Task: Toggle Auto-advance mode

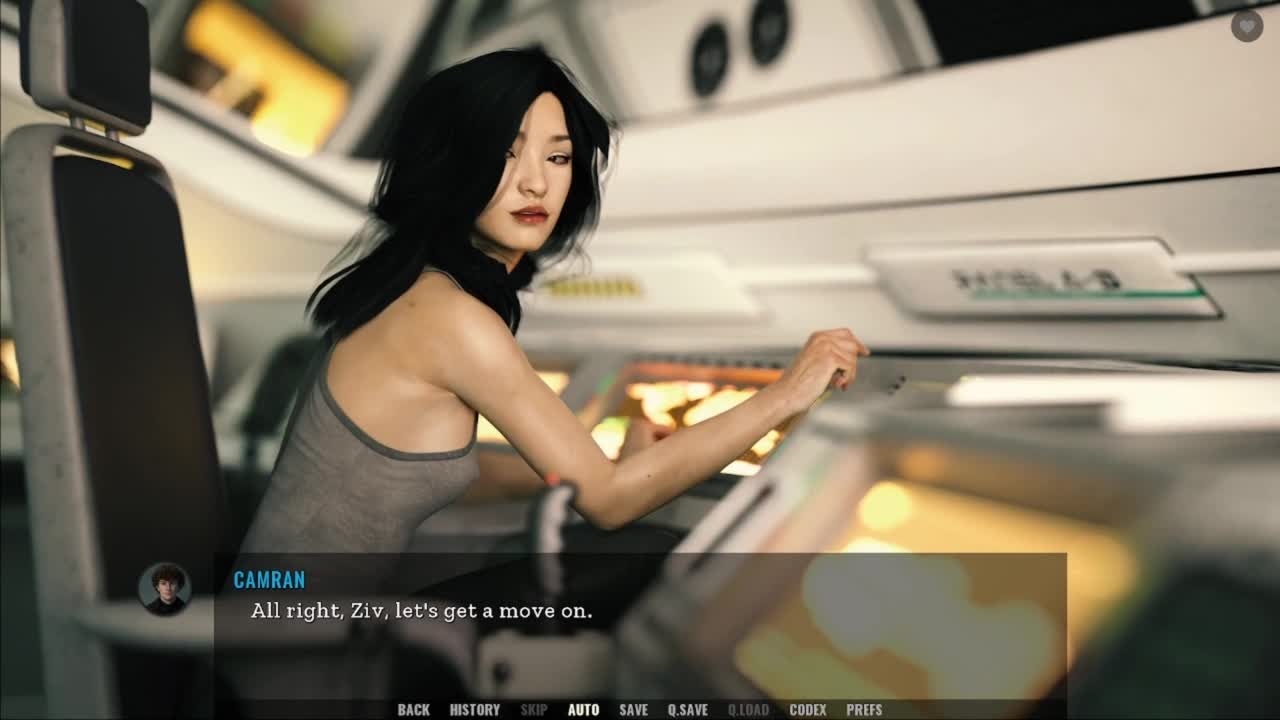Action: pos(583,710)
